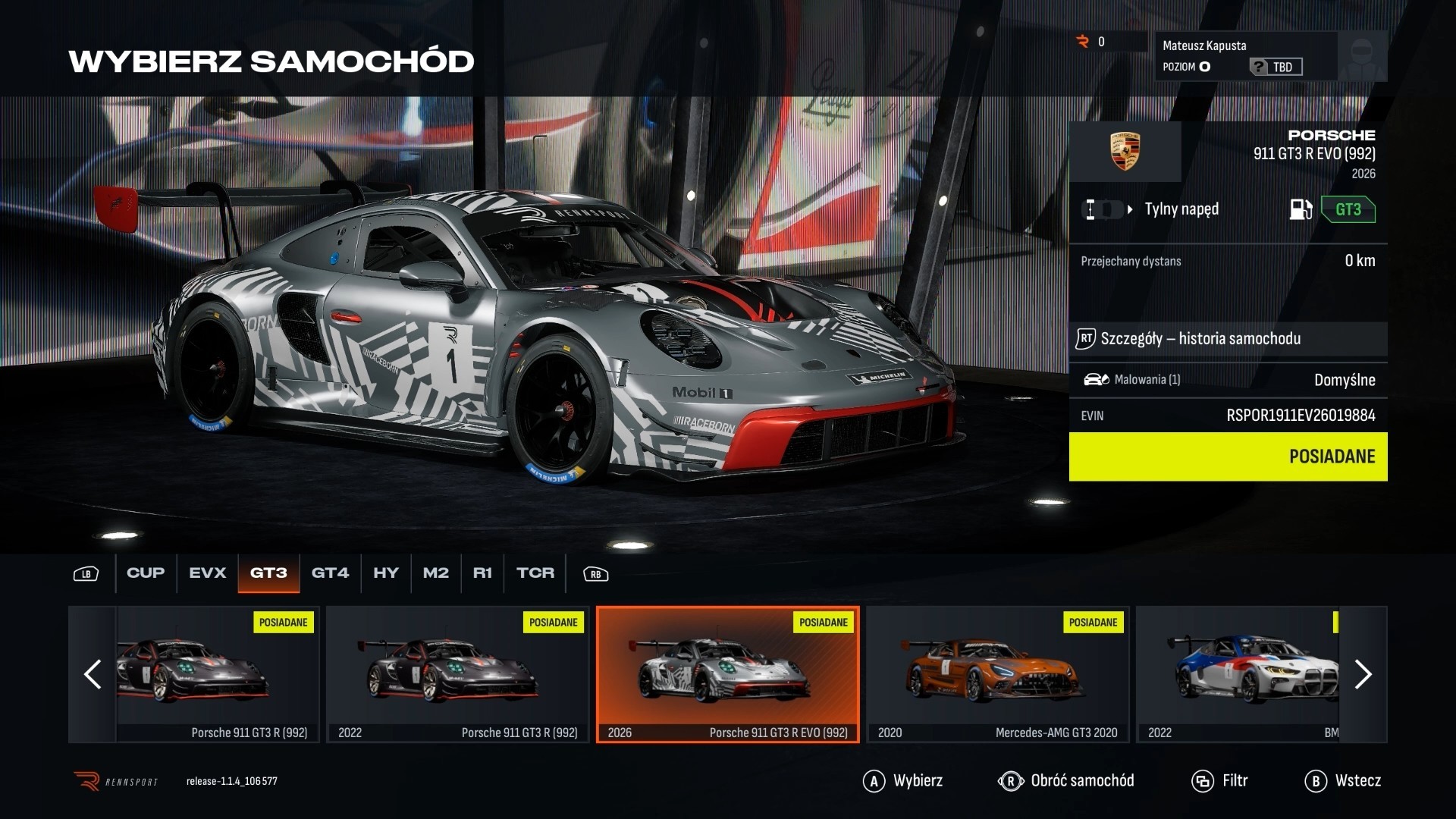Open the Malowania livery selection row
Viewport: 1456px width, 819px height.
click(1228, 380)
